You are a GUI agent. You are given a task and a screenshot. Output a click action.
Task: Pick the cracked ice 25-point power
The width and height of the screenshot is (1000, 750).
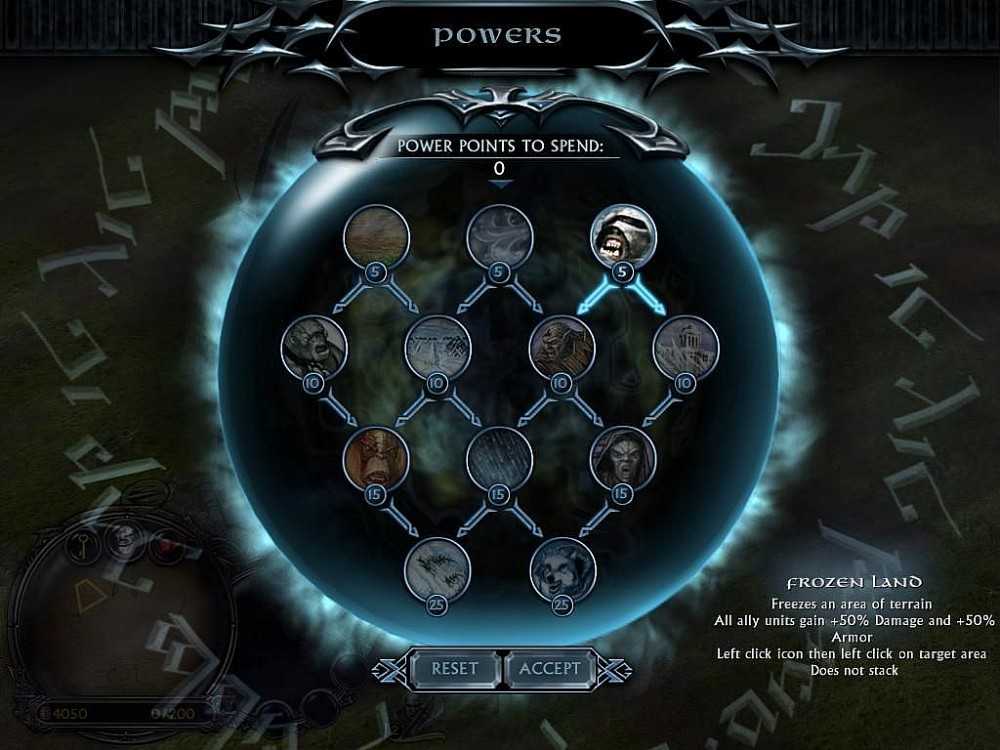[x=438, y=570]
